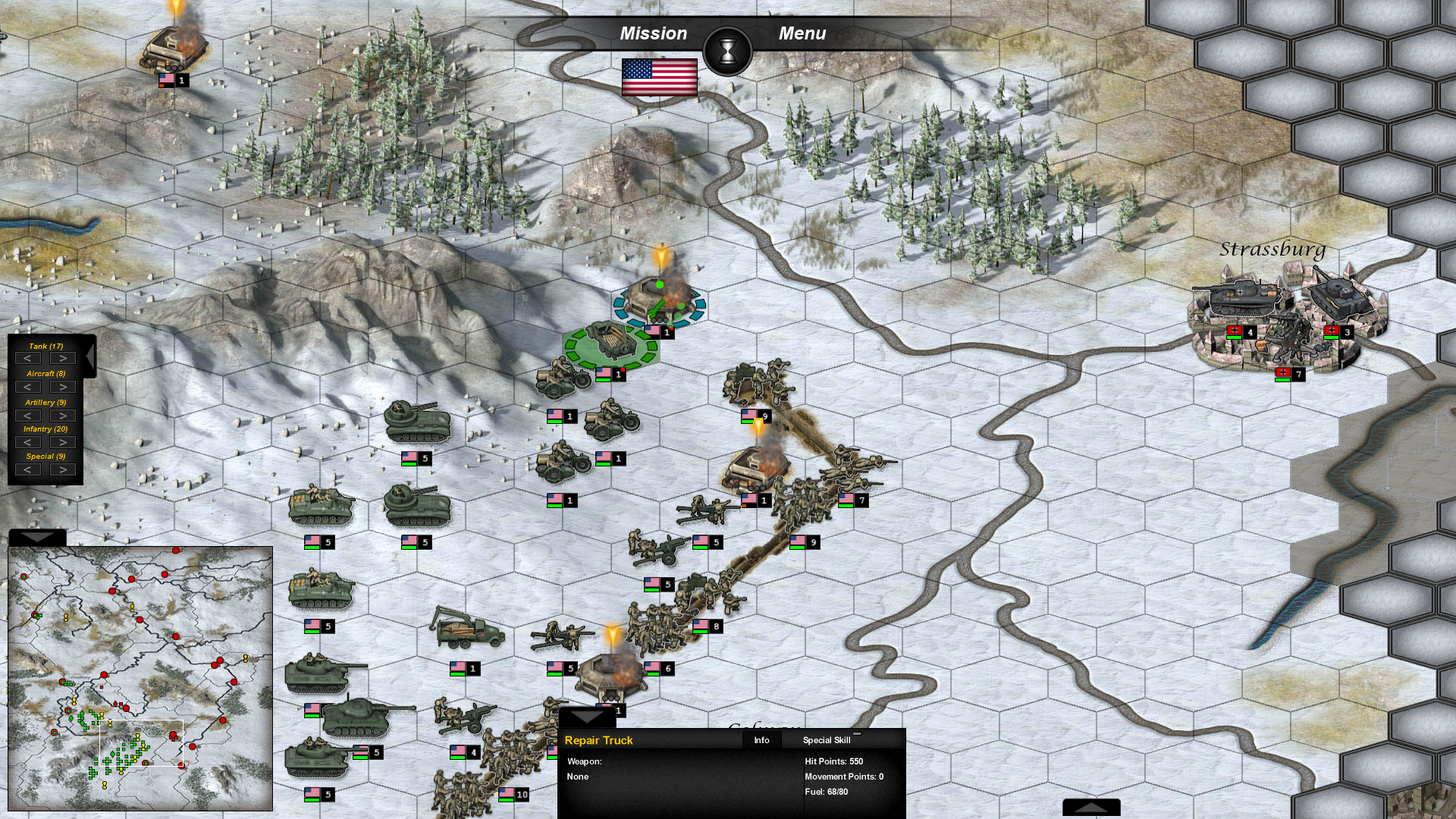This screenshot has height=819, width=1456.
Task: Switch to the Info tab
Action: click(761, 739)
